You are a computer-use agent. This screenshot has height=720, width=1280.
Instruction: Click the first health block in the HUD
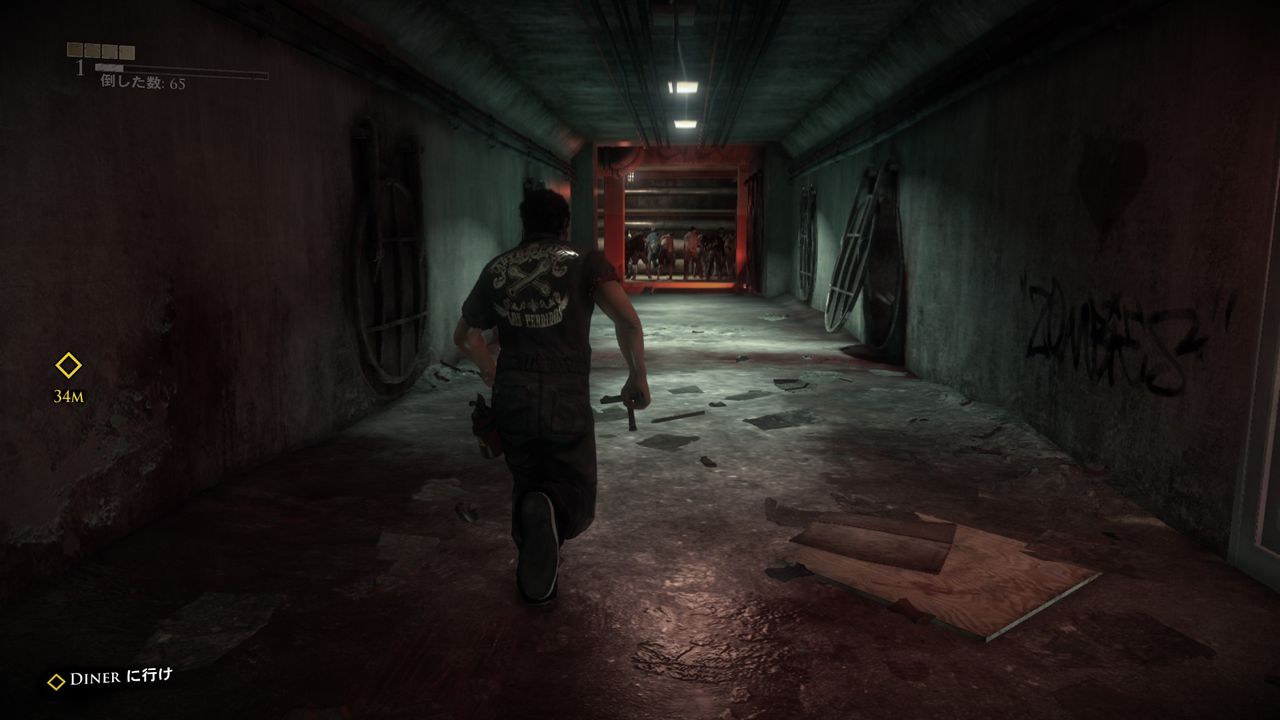coord(75,50)
